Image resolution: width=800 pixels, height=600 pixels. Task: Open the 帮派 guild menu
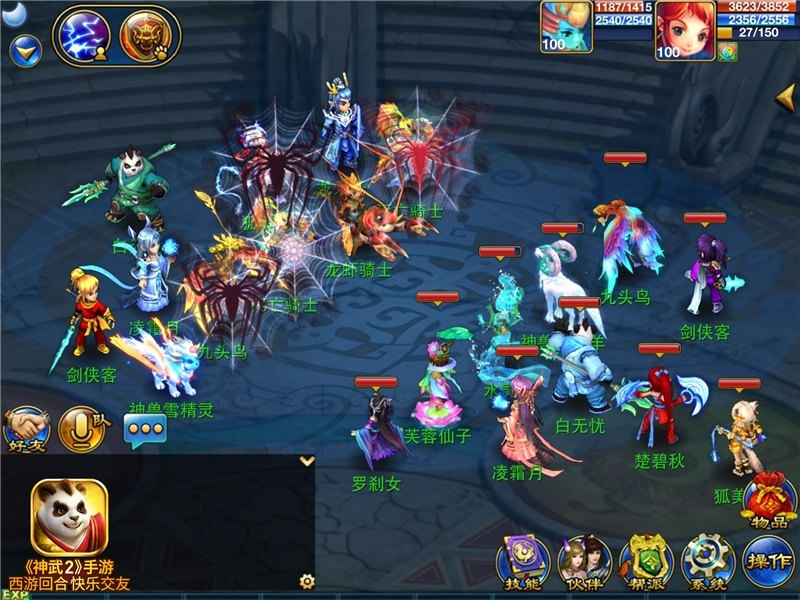pos(645,560)
